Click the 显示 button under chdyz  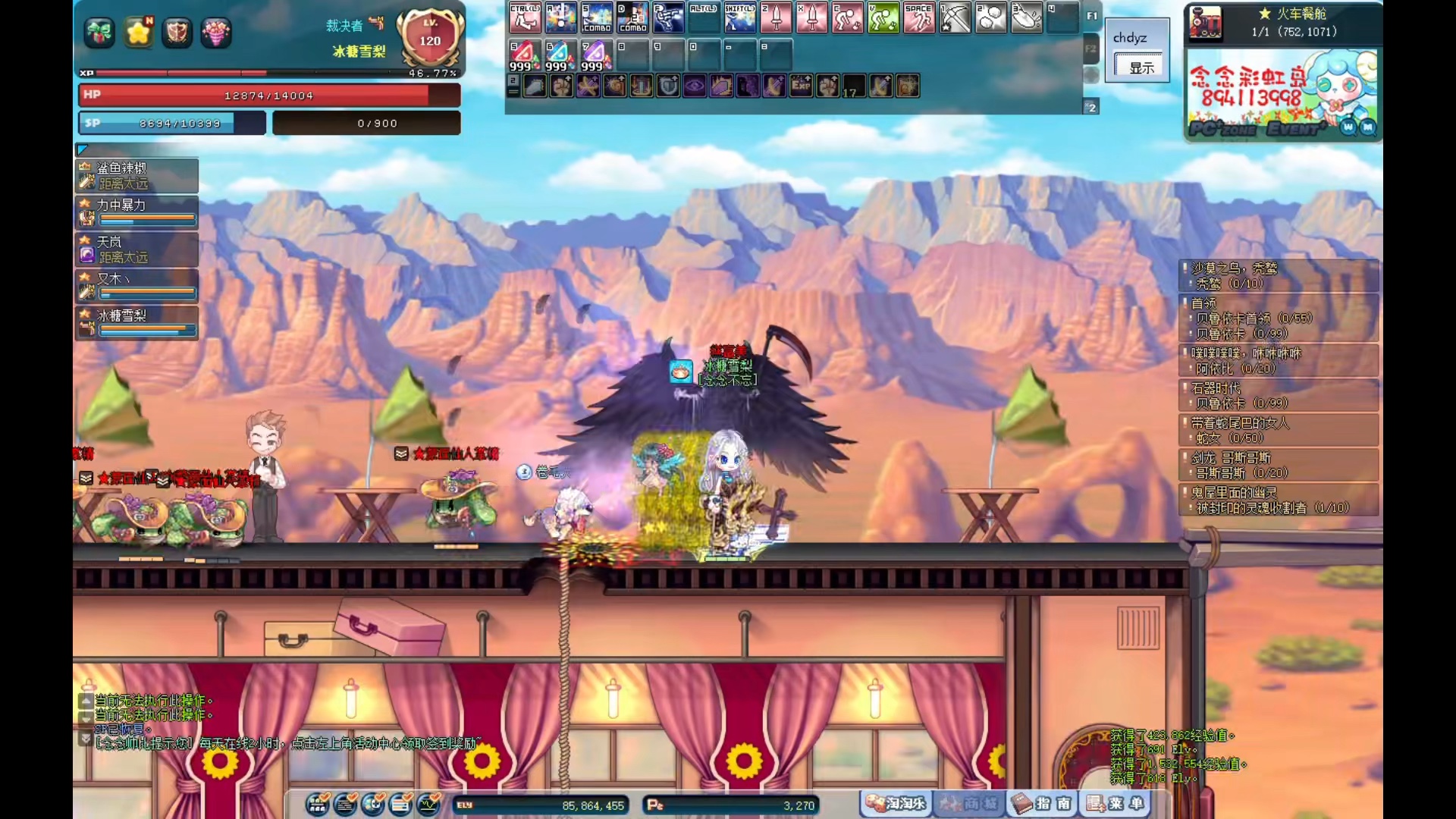coord(1141,67)
